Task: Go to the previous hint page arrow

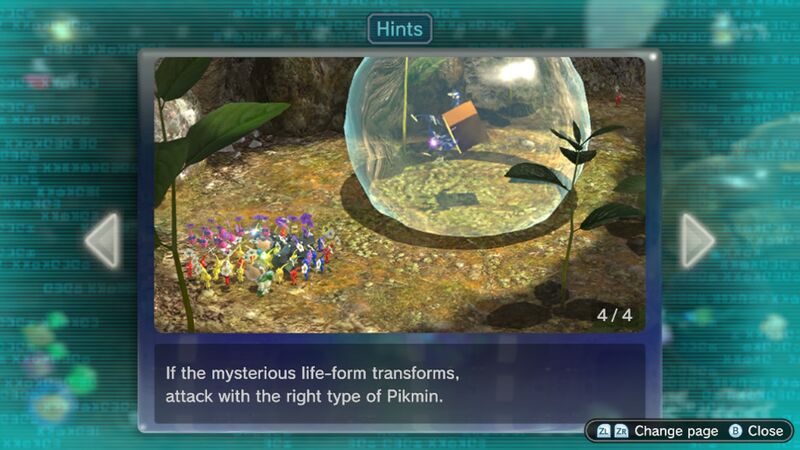Action: (102, 241)
